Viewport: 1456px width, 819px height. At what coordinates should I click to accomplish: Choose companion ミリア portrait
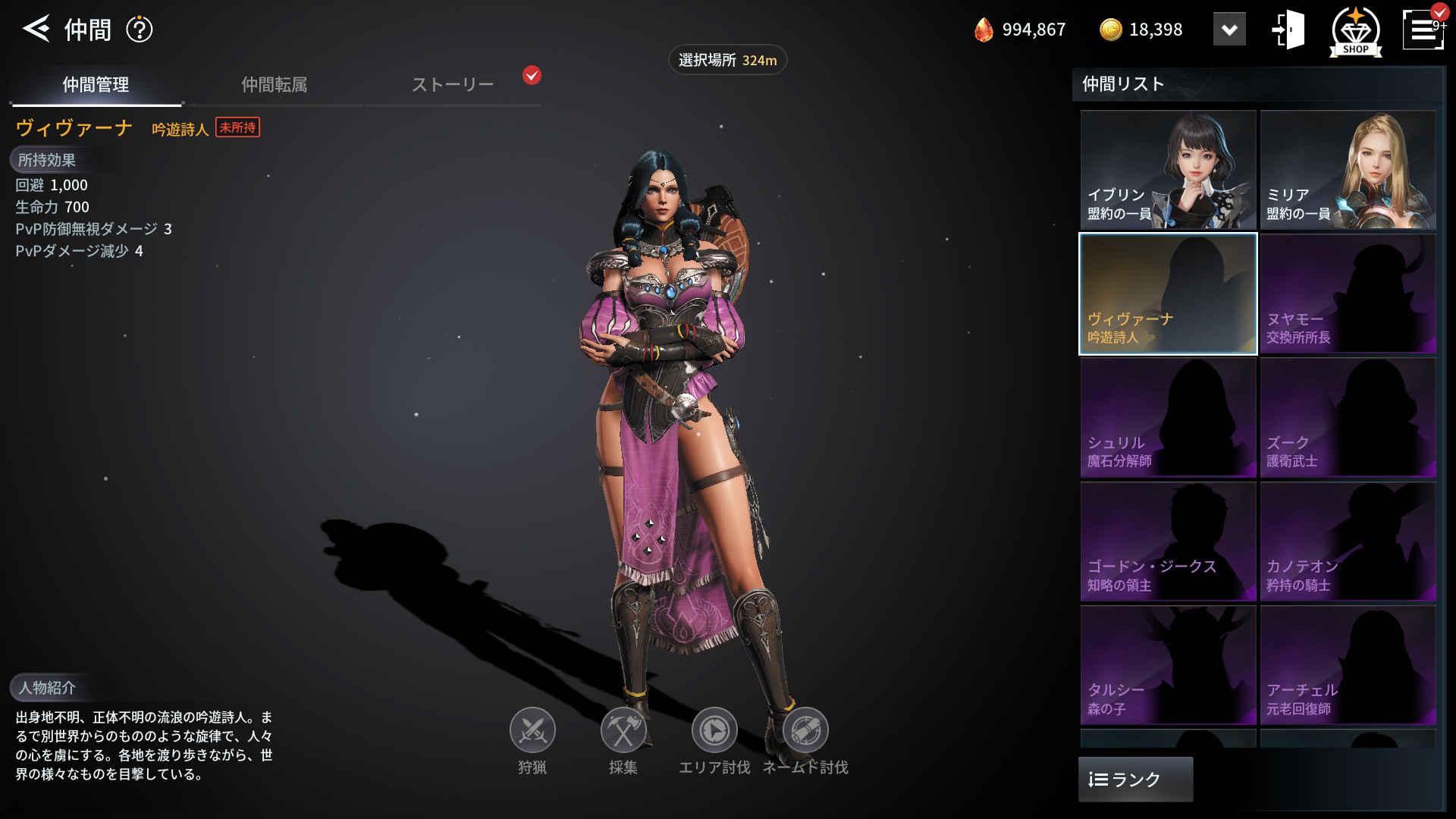tap(1348, 170)
